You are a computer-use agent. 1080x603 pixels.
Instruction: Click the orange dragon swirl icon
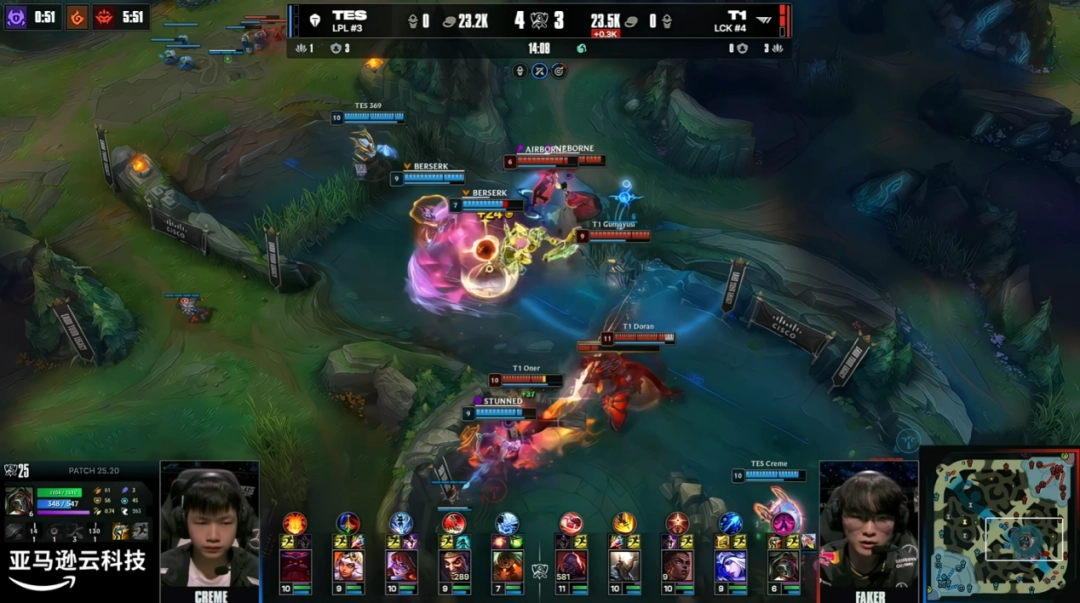[x=77, y=17]
